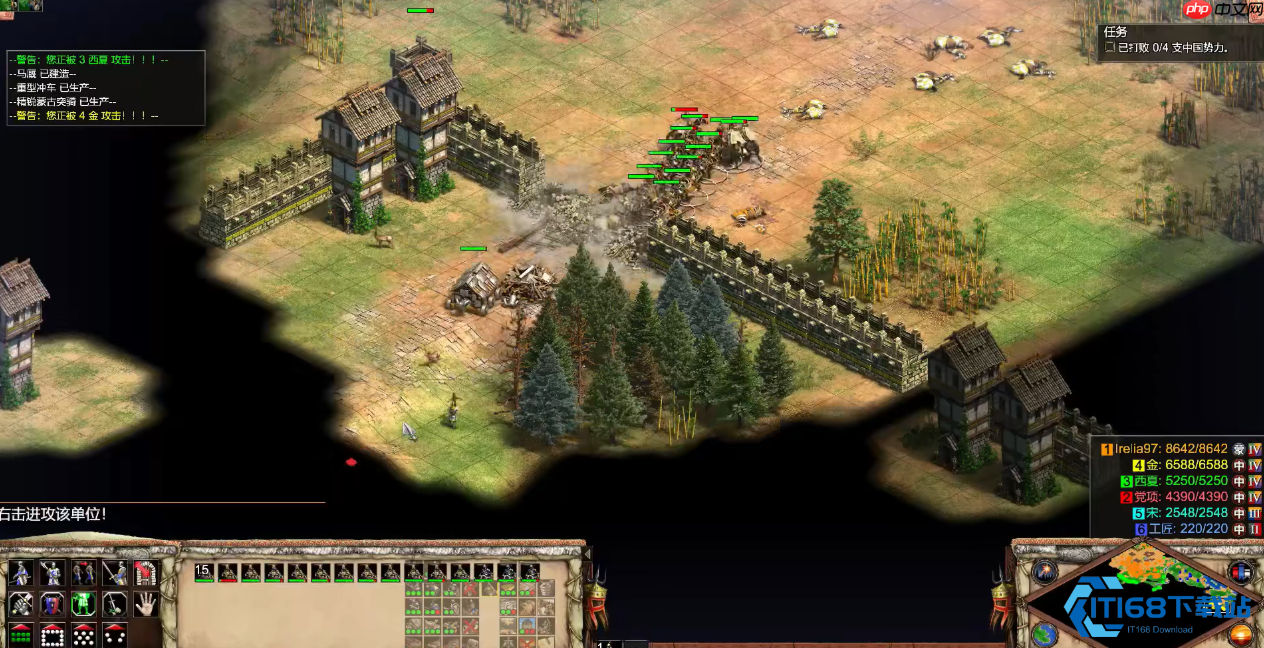Switch to the Box formation

52,634
